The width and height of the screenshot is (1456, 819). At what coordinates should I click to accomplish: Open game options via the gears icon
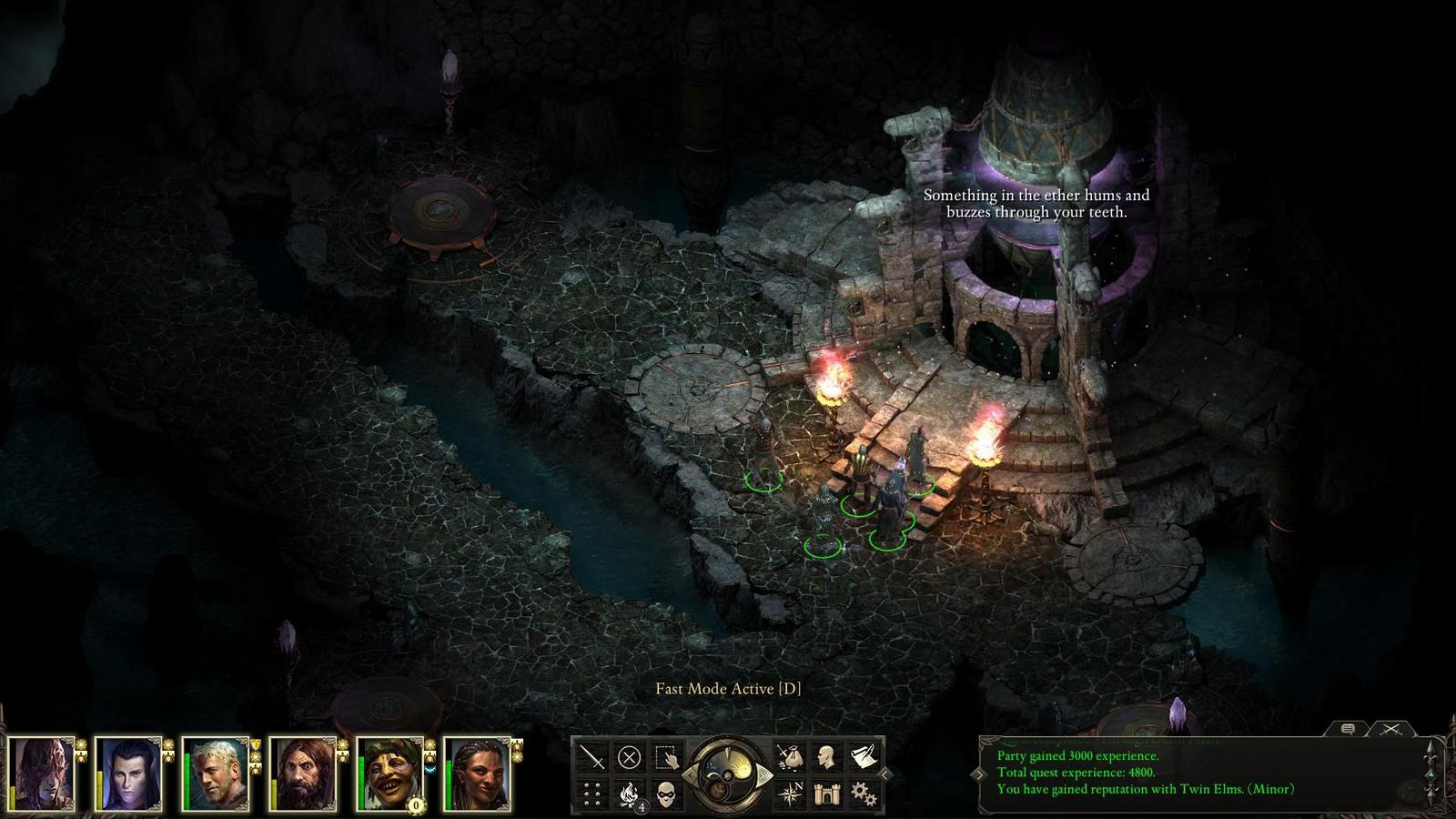point(863,794)
